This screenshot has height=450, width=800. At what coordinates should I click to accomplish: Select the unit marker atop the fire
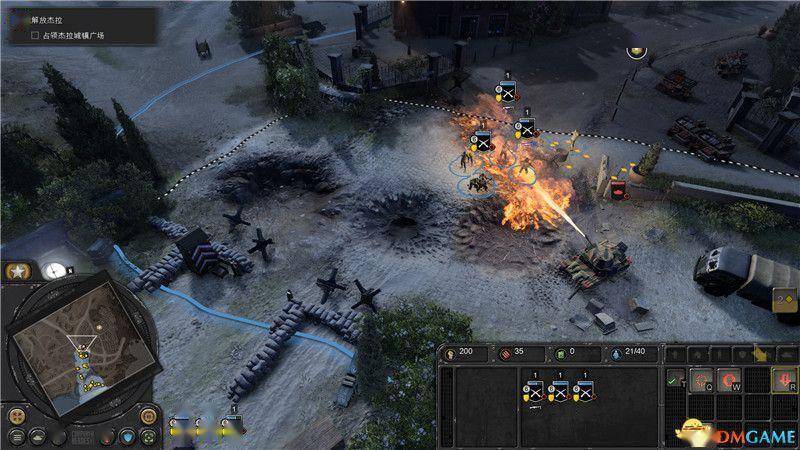(x=507, y=94)
